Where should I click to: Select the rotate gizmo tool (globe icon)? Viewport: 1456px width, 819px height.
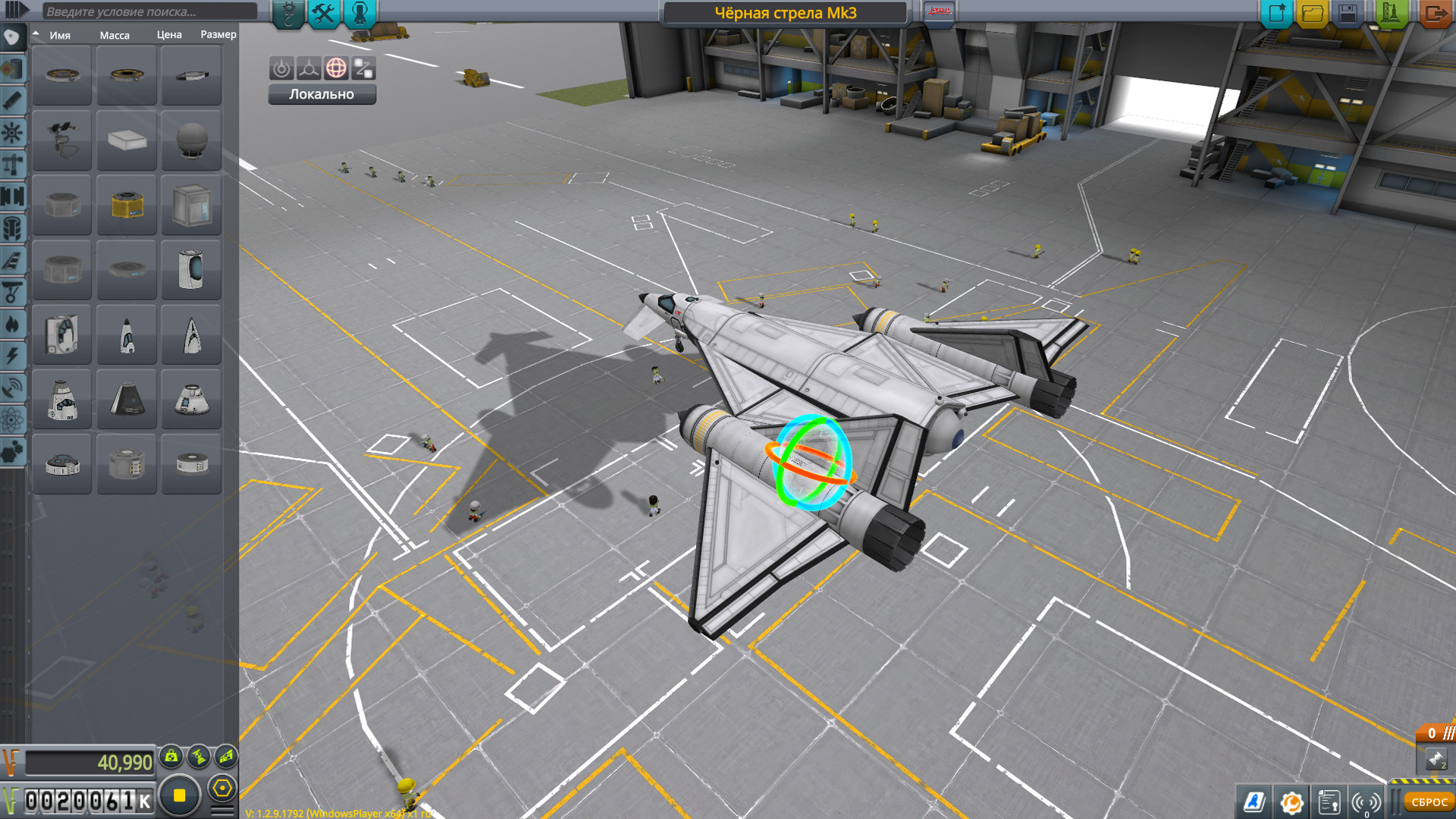336,68
